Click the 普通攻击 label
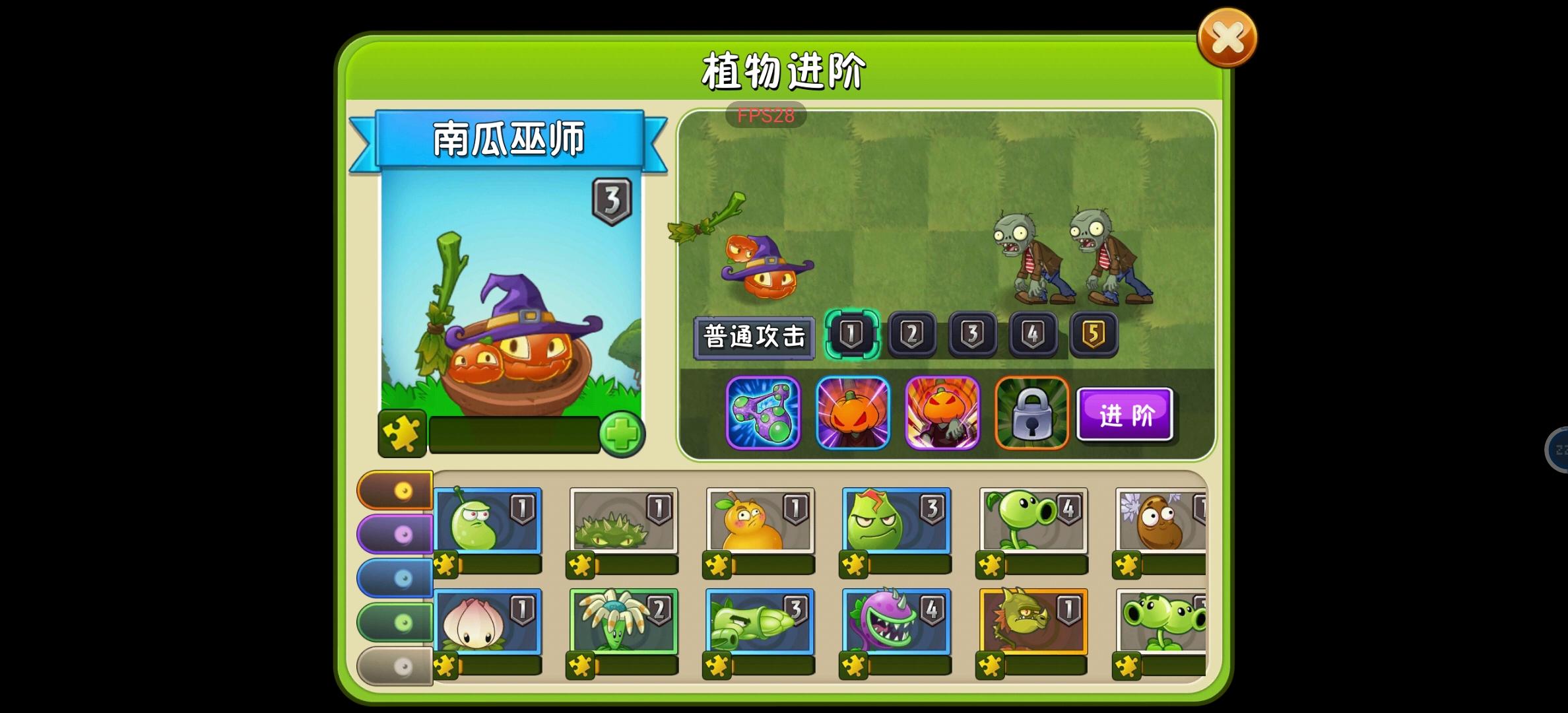The height and width of the screenshot is (713, 1568). coord(754,335)
